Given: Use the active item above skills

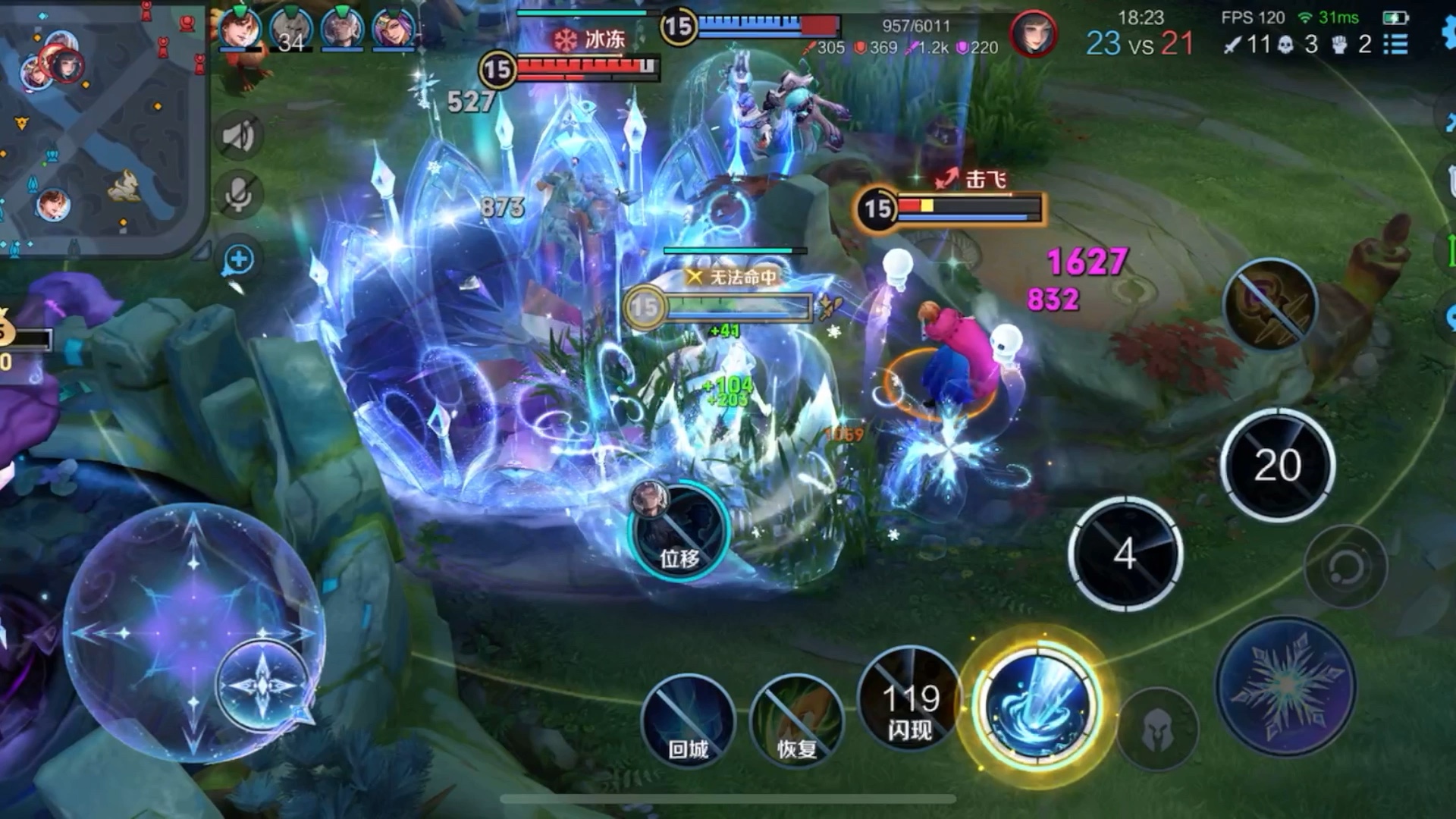Looking at the screenshot, I should 1271,304.
